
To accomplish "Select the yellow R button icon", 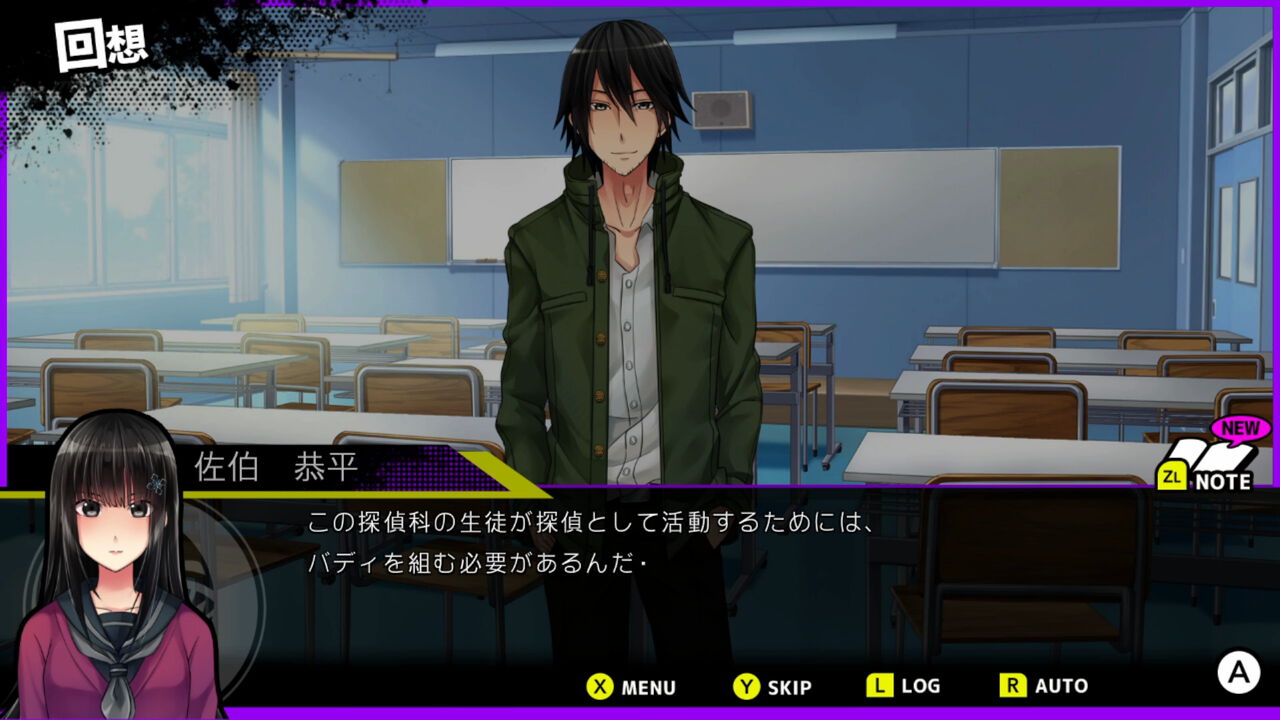I will pos(1013,687).
